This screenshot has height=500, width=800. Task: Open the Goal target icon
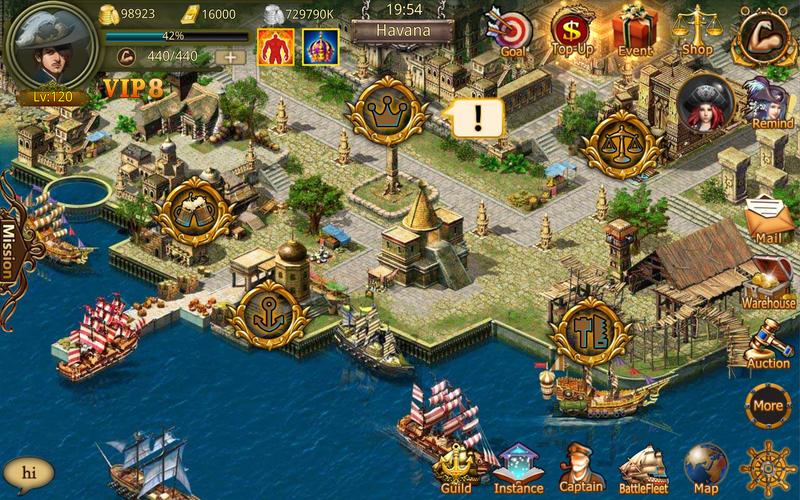[x=511, y=32]
